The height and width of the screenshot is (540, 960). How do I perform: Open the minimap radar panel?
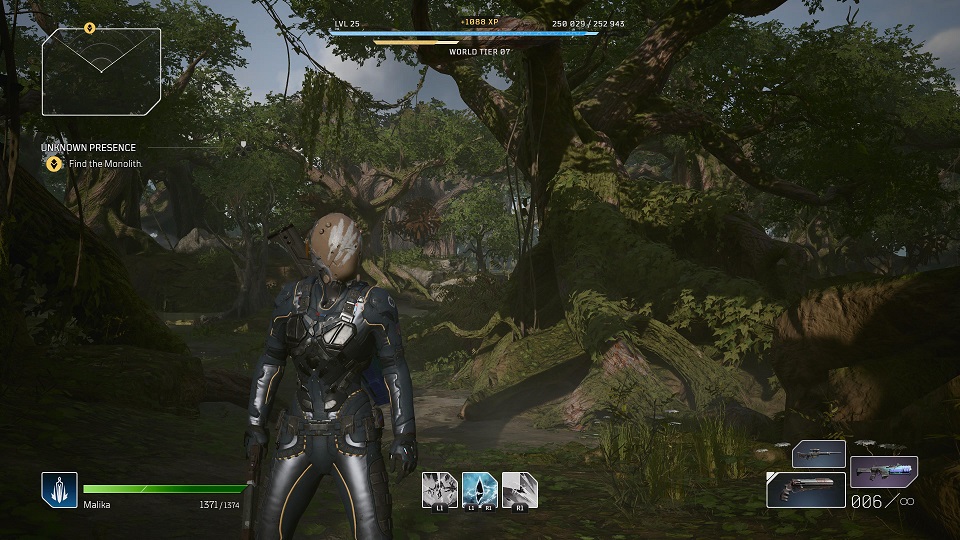click(x=101, y=71)
